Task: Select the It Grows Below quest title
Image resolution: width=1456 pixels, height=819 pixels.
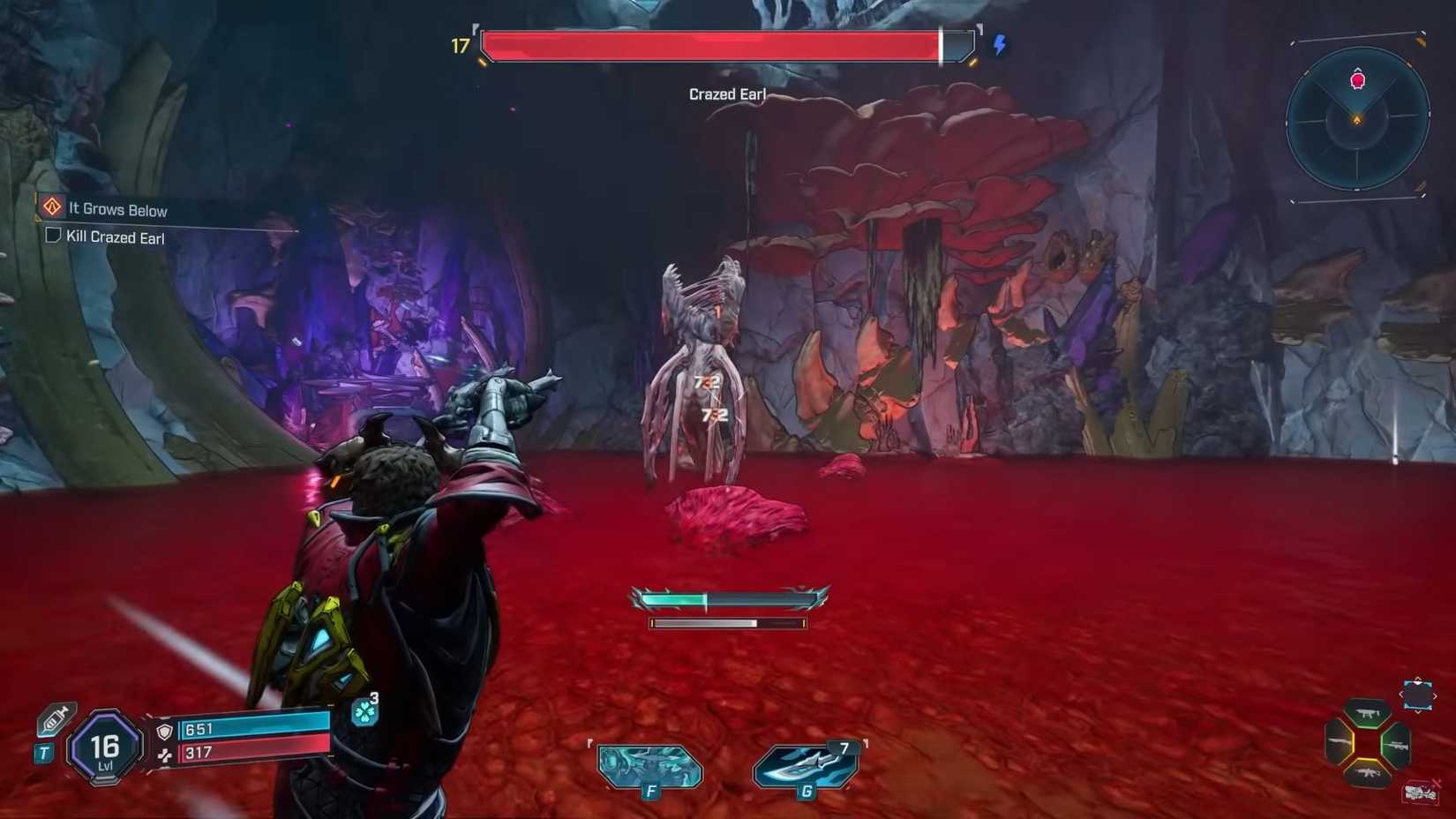Action: 117,210
